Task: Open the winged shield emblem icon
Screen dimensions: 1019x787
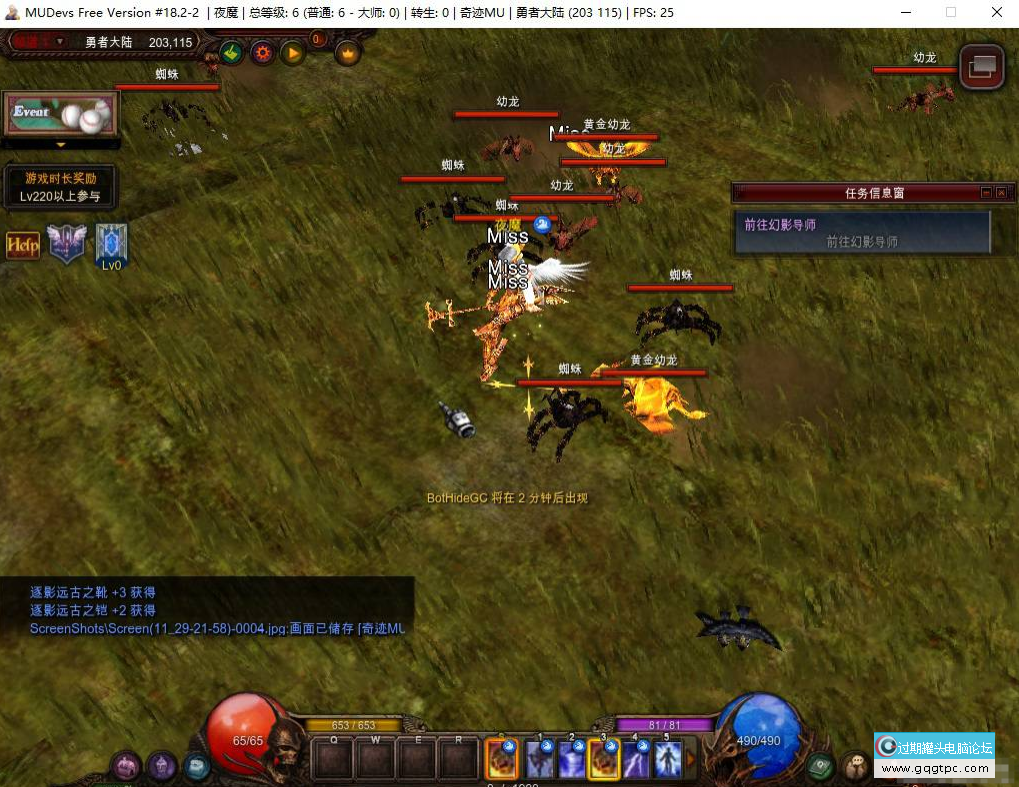Action: [x=67, y=244]
